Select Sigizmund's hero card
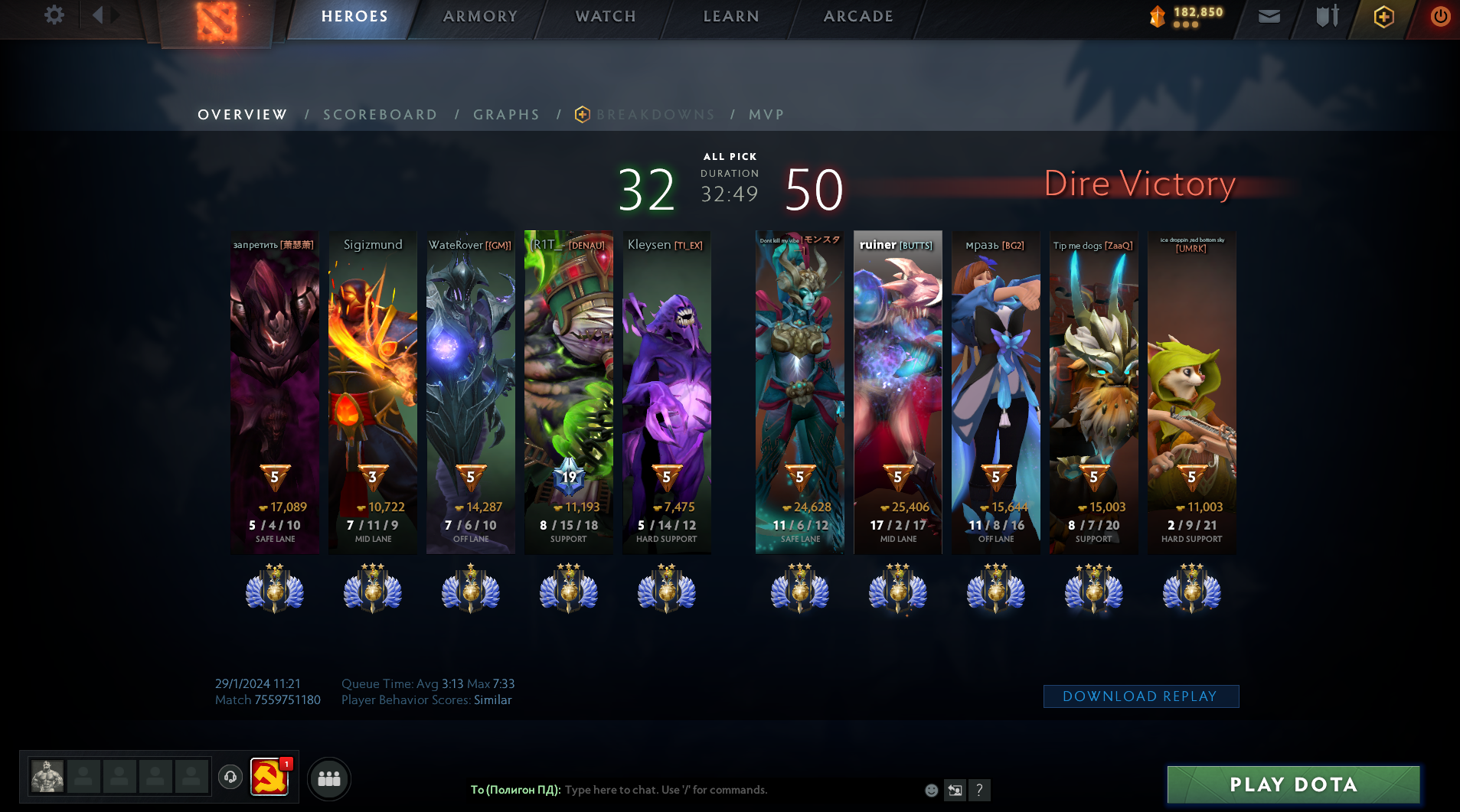Screen dimensions: 1460x812 (x=373, y=392)
